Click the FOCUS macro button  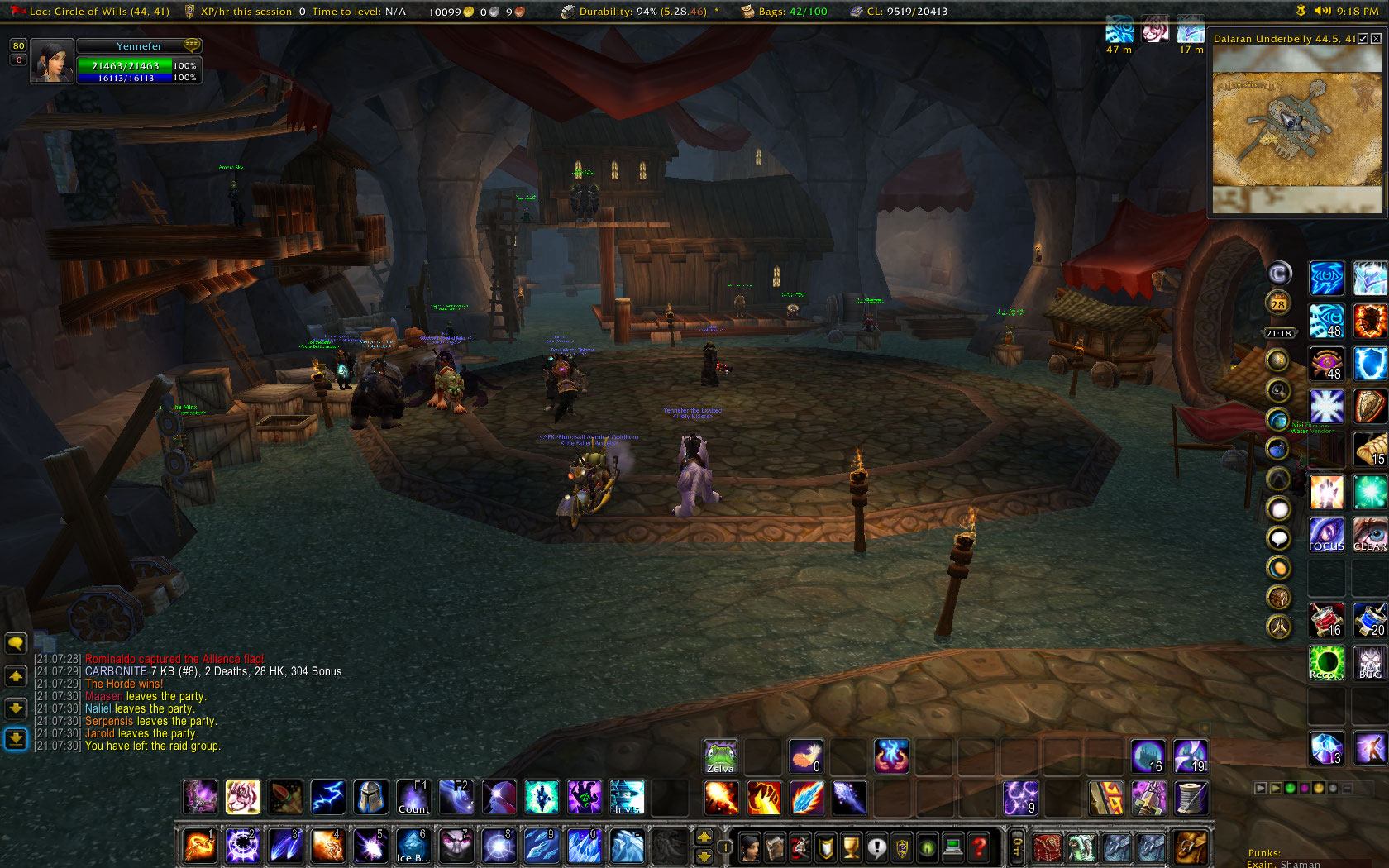(1326, 534)
